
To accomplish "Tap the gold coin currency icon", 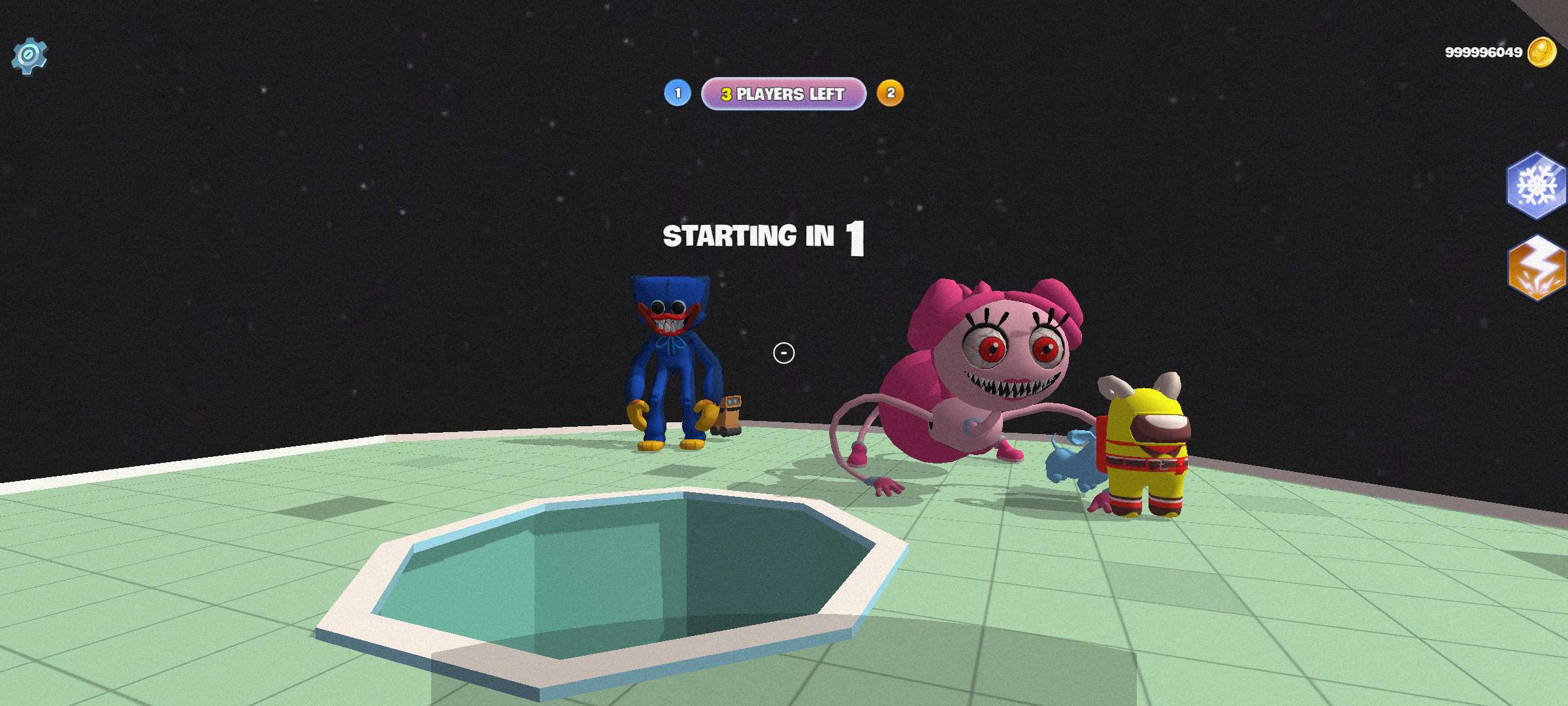I will click(x=1541, y=52).
